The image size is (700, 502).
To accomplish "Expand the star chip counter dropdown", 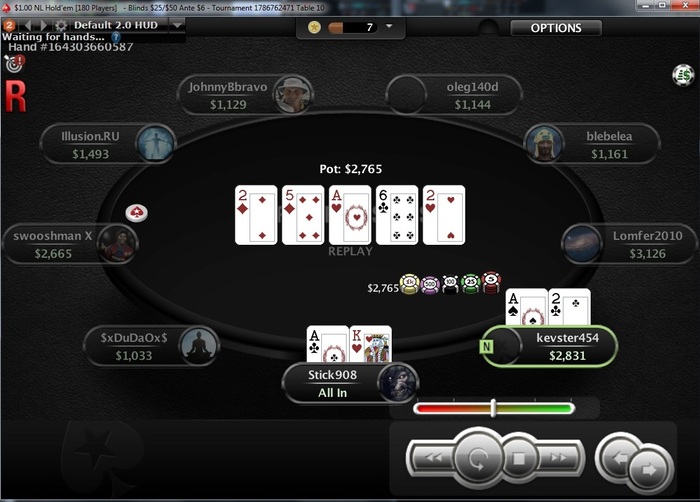I will [x=389, y=27].
